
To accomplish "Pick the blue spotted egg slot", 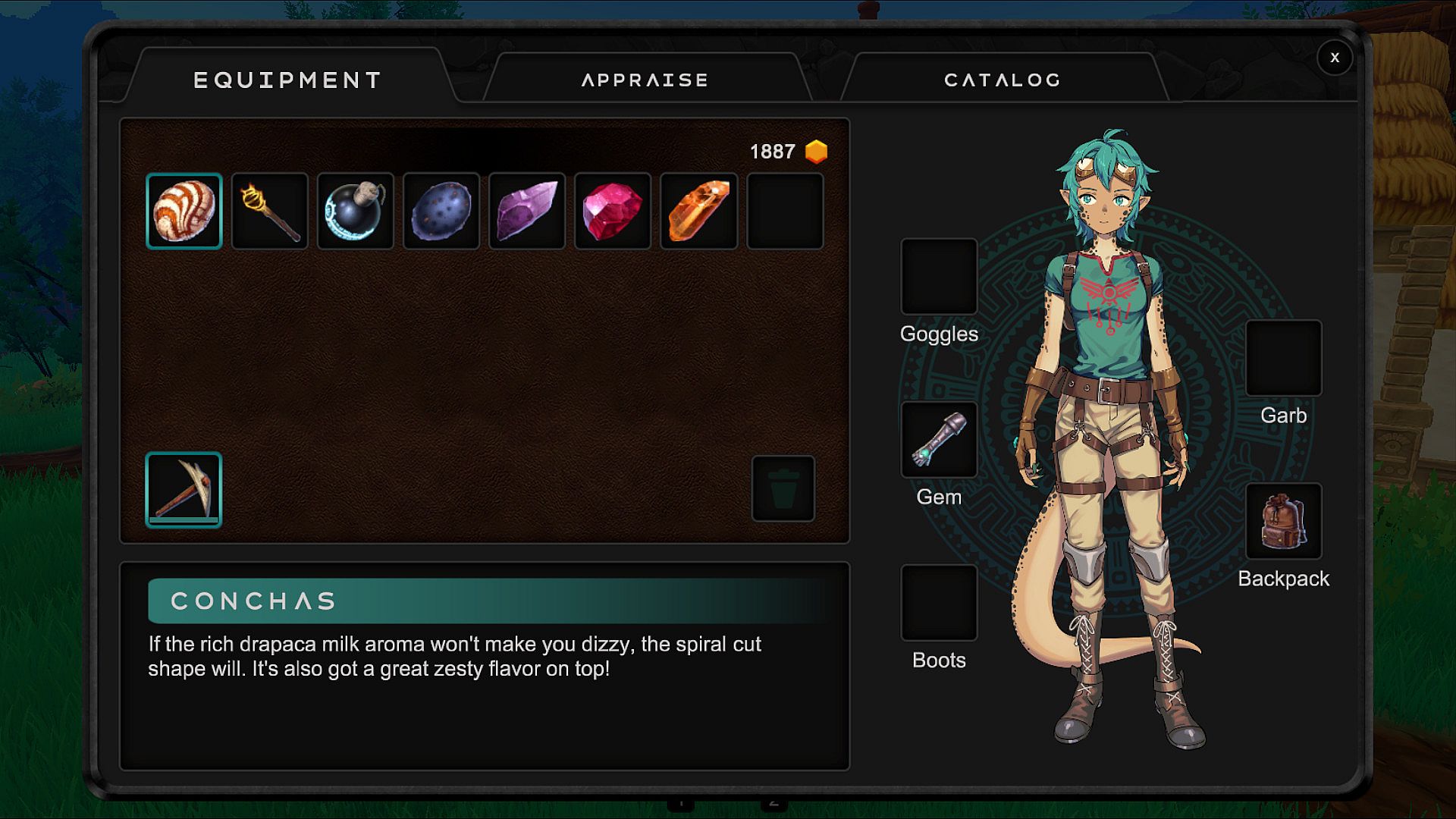I will pos(441,211).
